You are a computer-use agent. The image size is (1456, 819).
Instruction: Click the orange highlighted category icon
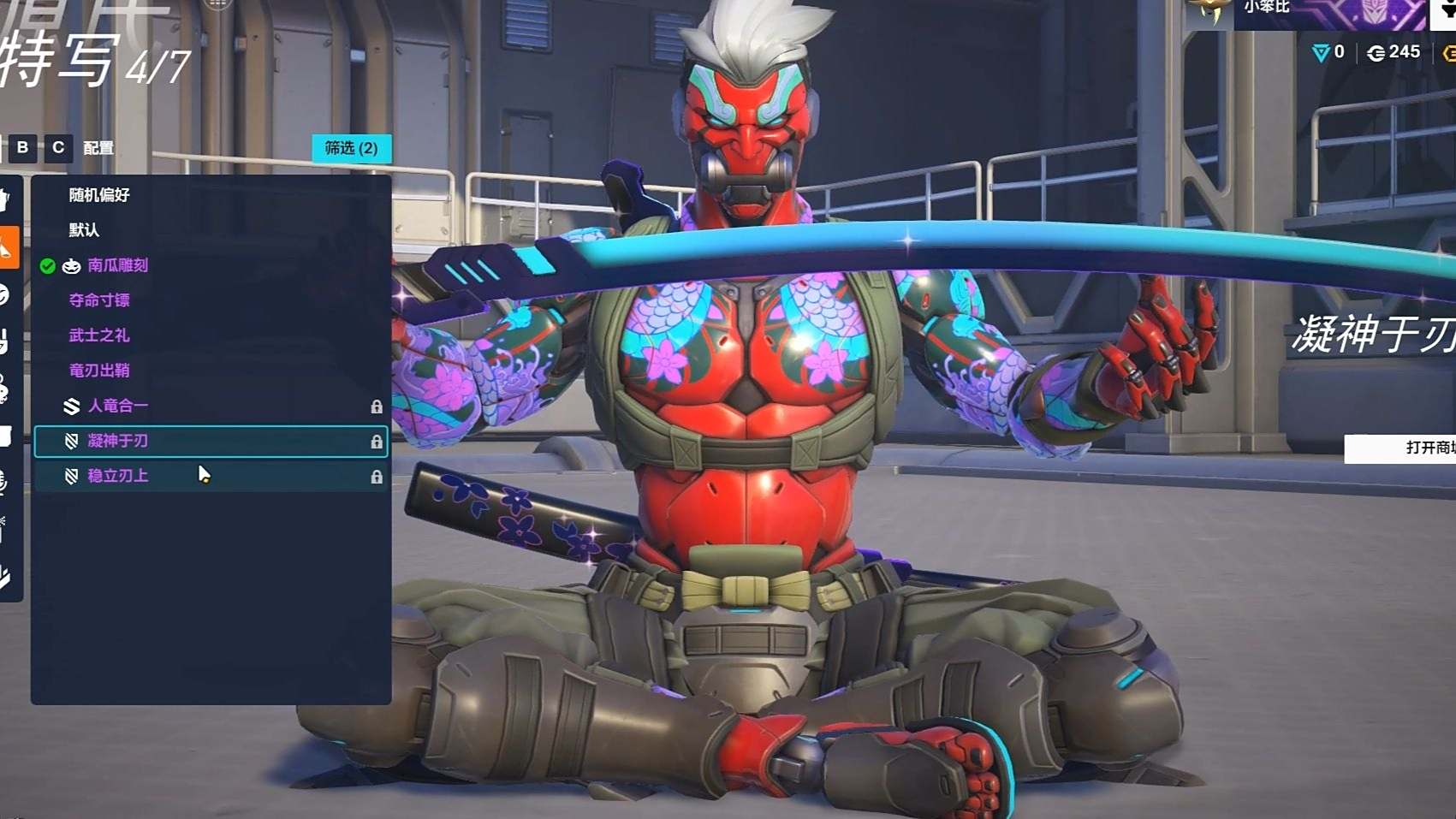pyautogui.click(x=7, y=248)
